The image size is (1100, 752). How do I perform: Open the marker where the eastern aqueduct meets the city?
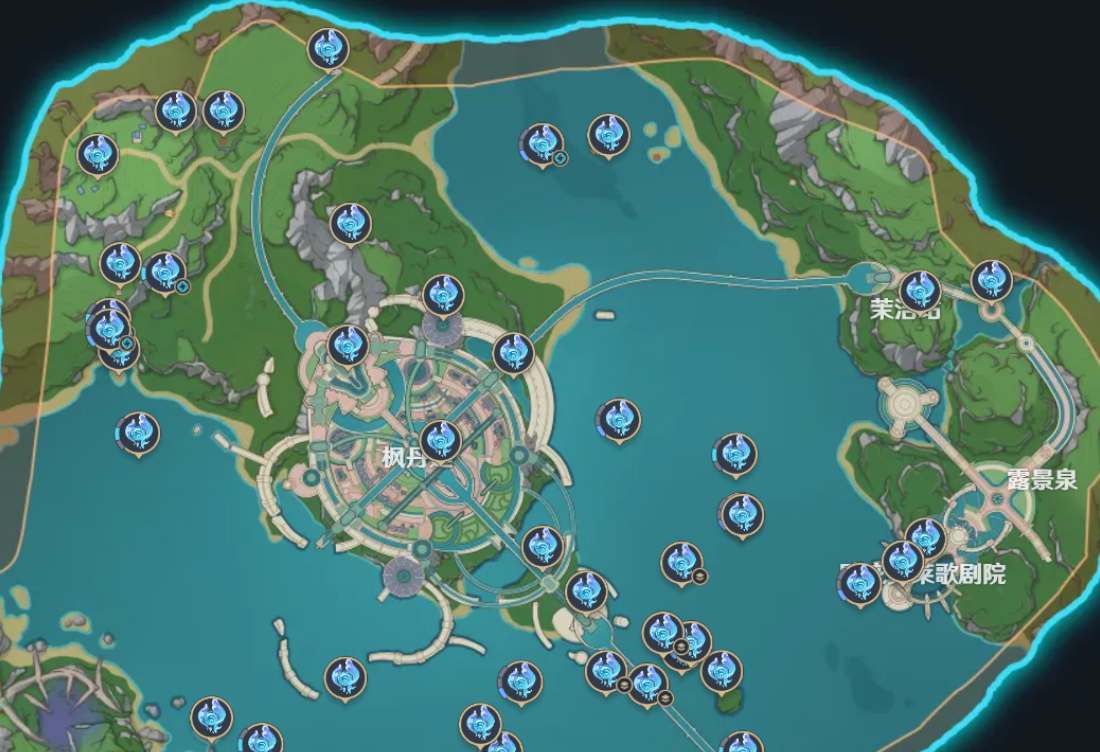(x=513, y=352)
